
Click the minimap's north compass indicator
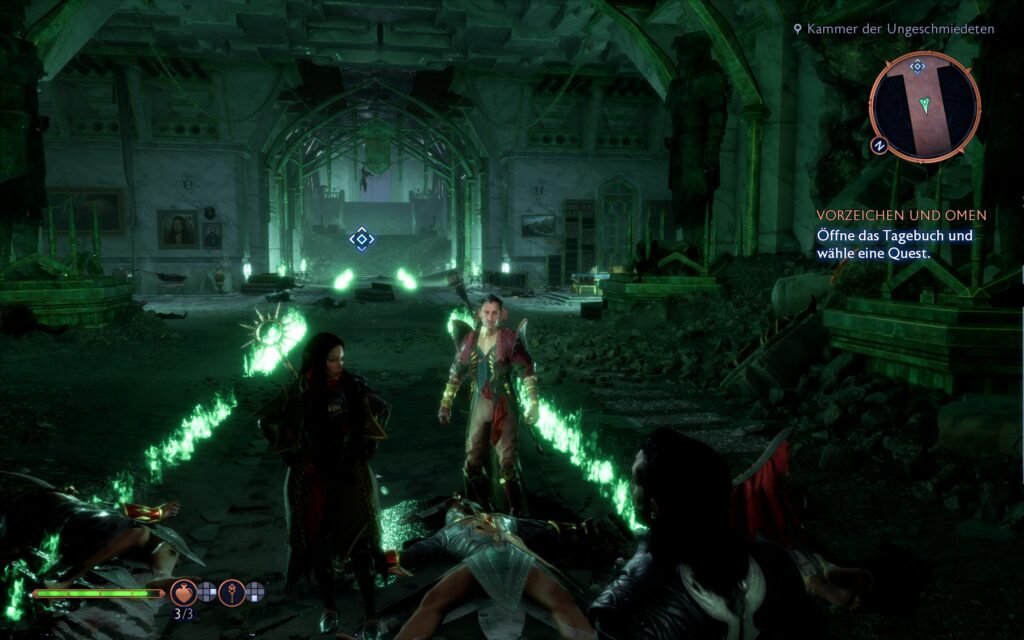click(x=880, y=146)
